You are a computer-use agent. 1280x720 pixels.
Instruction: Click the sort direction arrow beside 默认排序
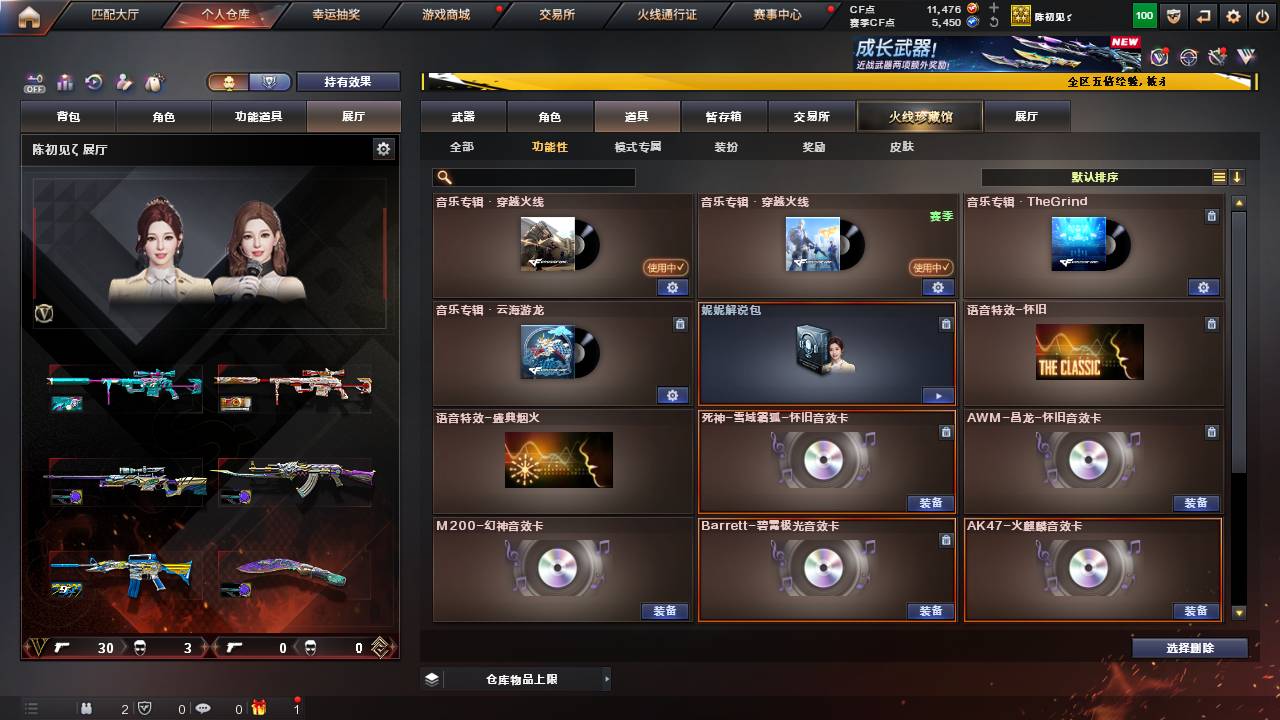point(1238,176)
